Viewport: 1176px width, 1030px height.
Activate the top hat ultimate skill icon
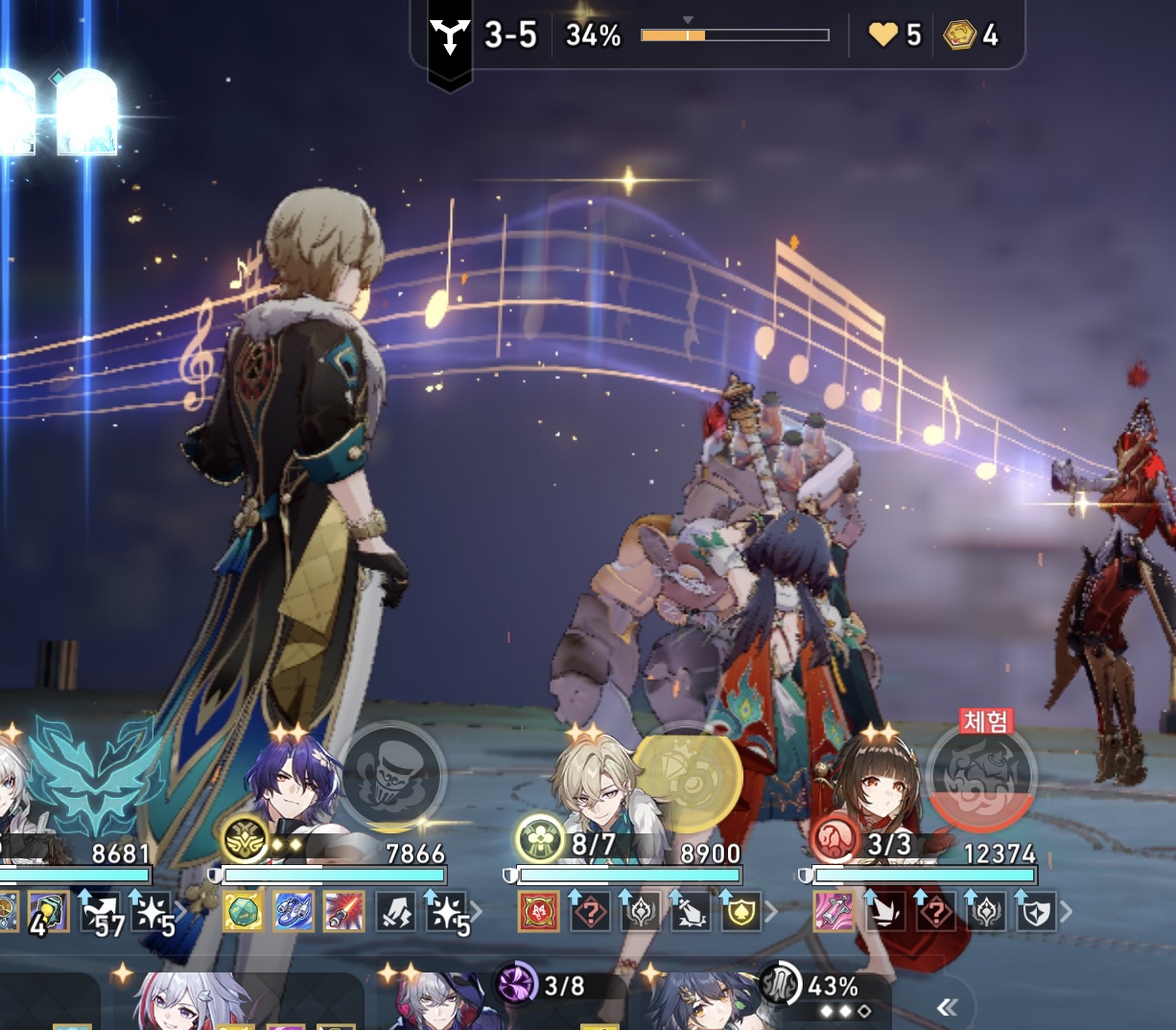(x=391, y=775)
